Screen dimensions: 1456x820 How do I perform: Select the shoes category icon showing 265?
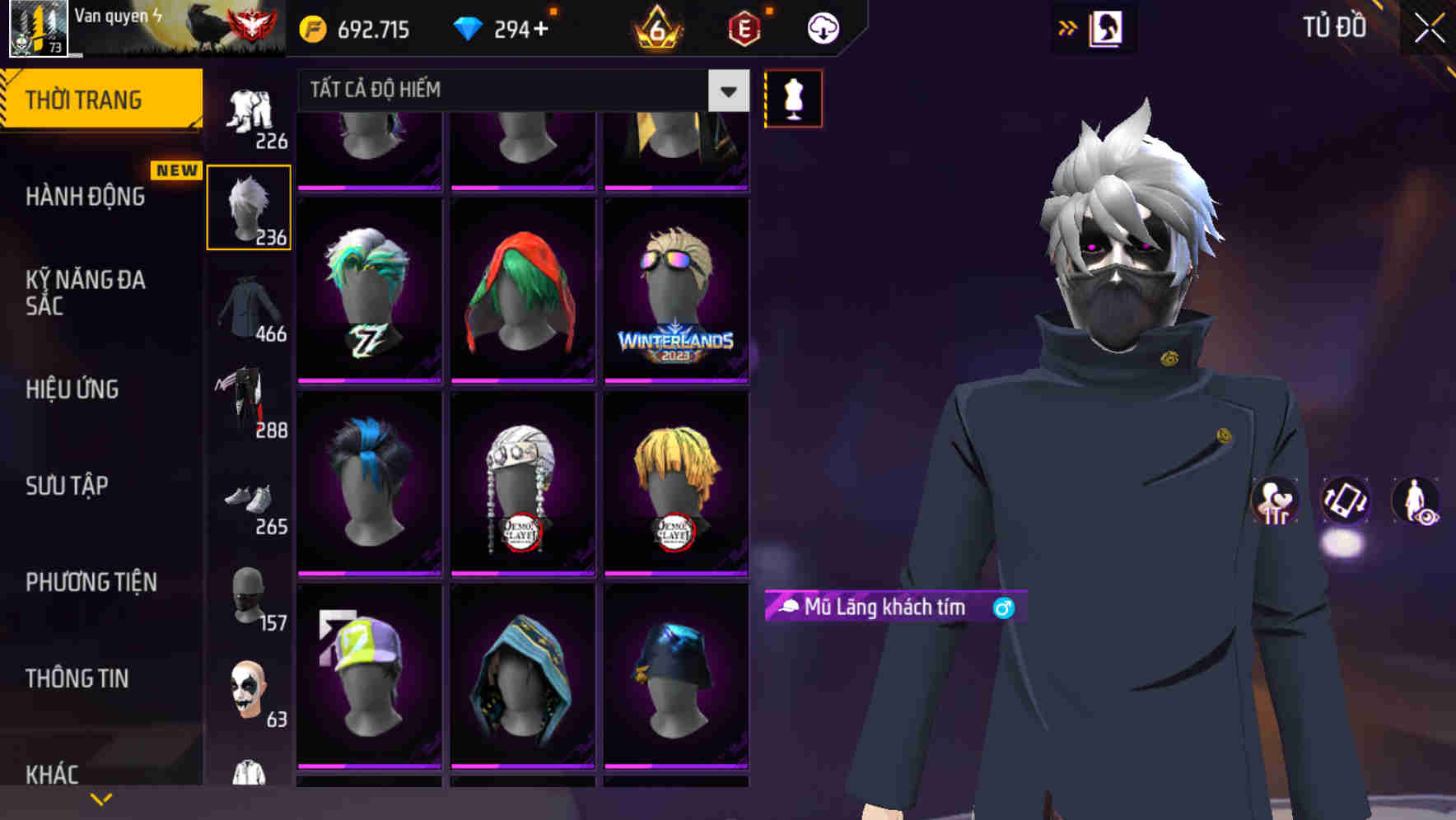249,502
